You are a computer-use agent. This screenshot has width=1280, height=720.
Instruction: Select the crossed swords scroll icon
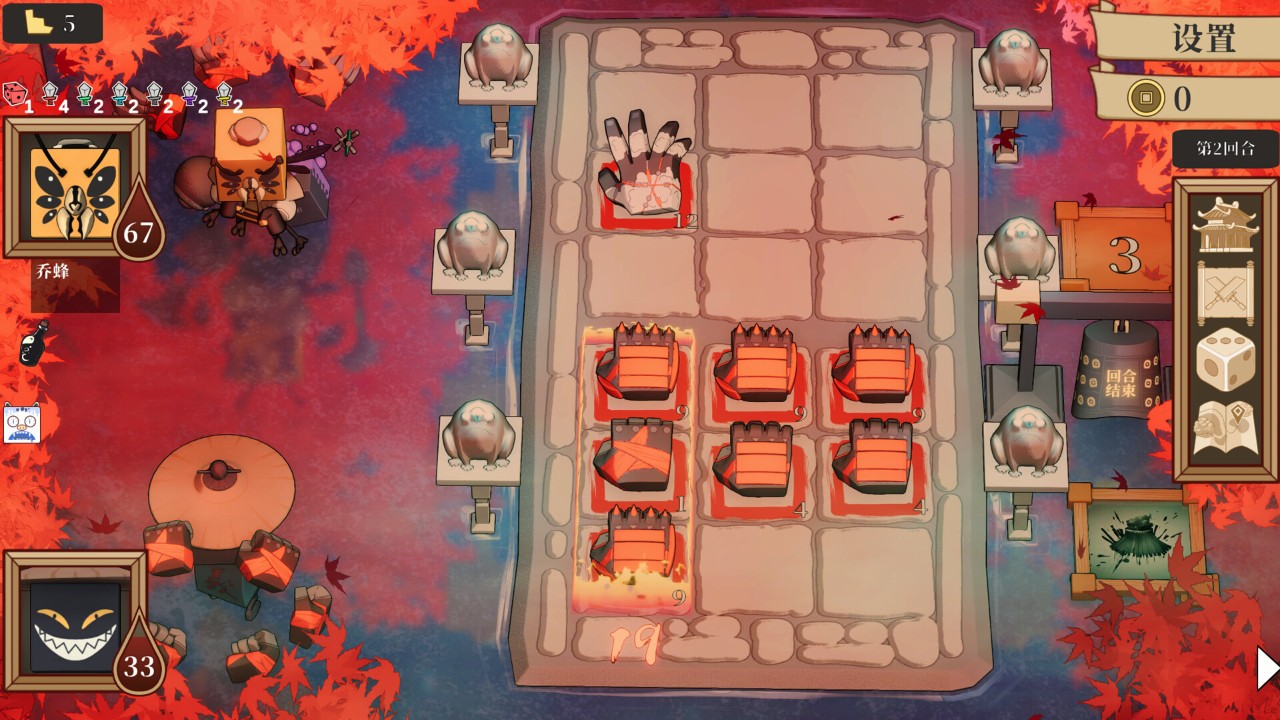[1224, 291]
